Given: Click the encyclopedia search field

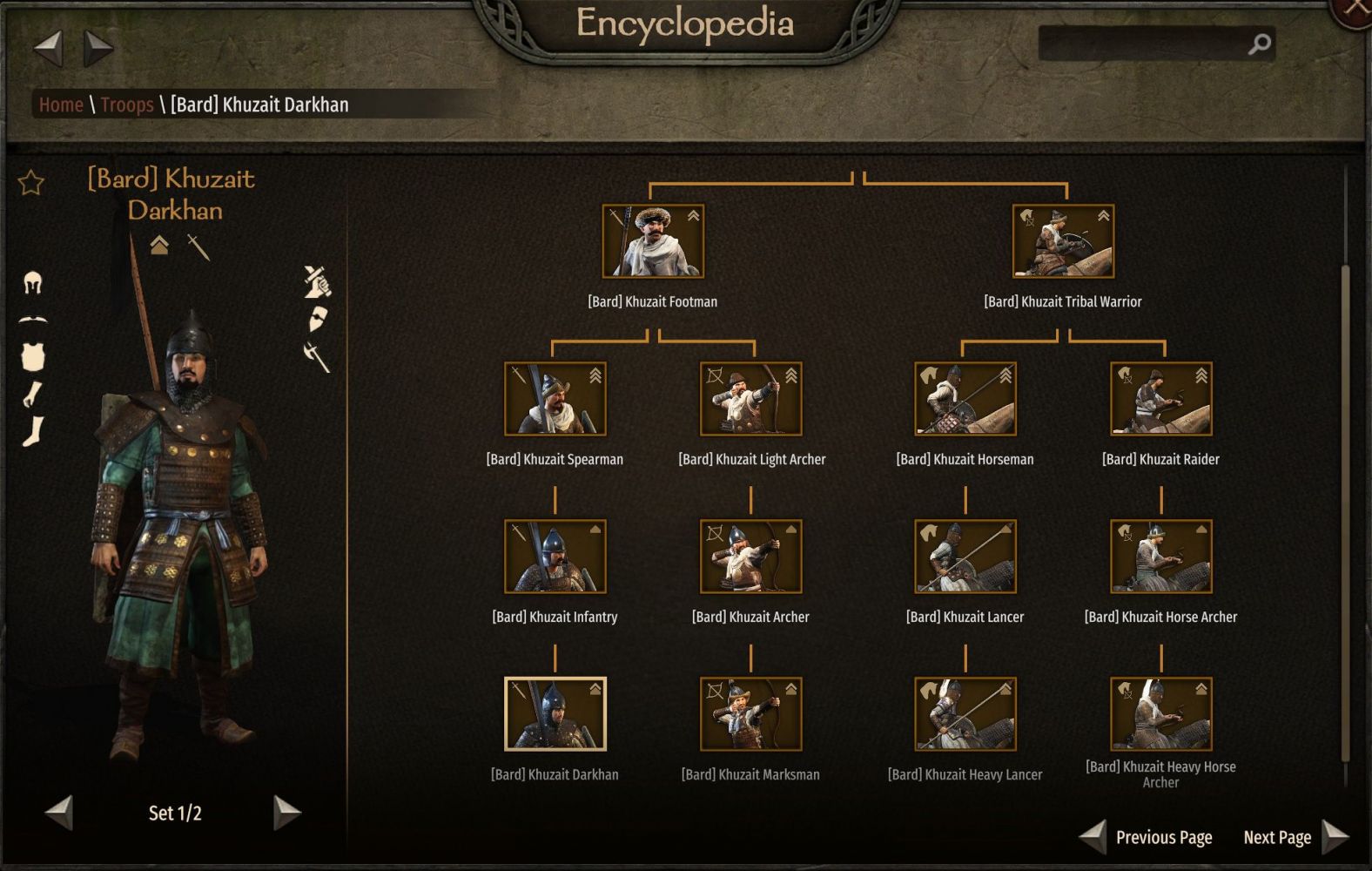Looking at the screenshot, I should pos(1142,44).
